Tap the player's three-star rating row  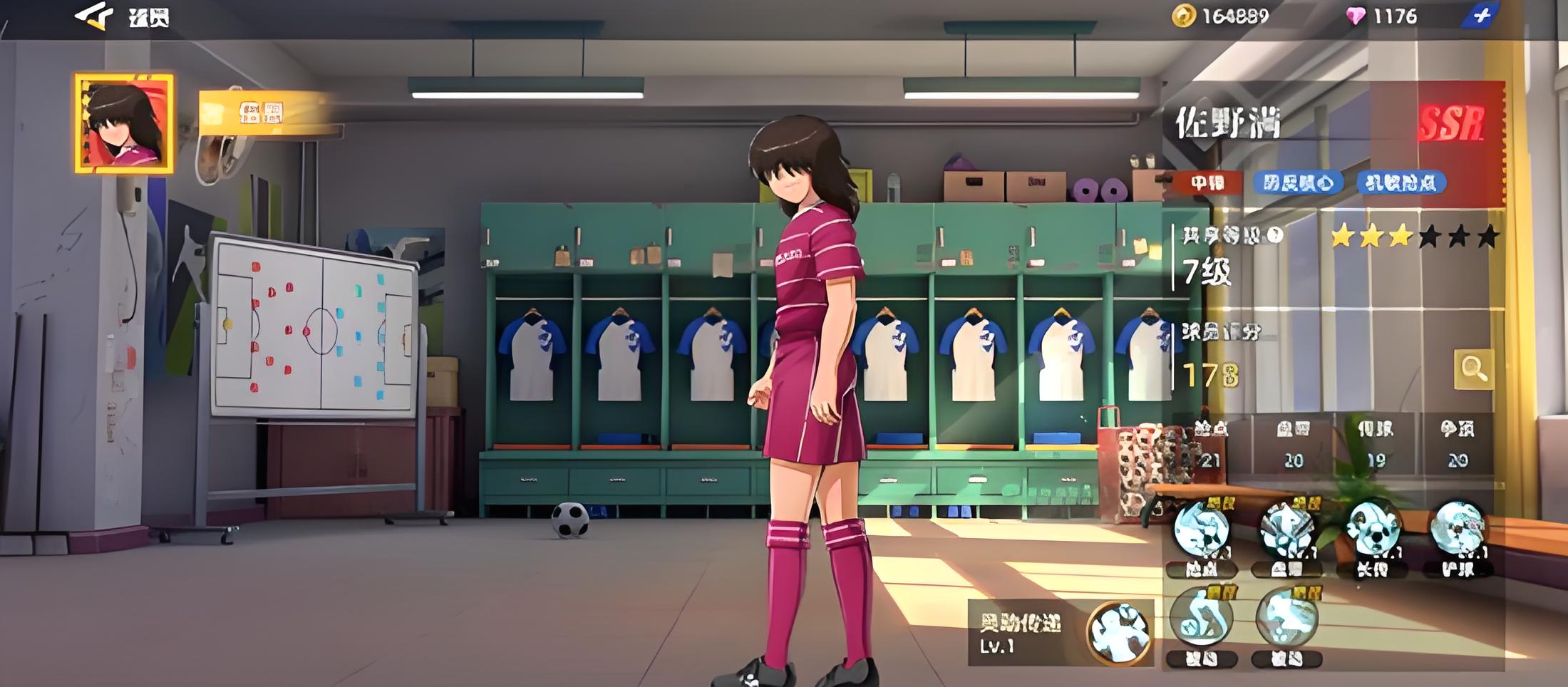point(1414,236)
